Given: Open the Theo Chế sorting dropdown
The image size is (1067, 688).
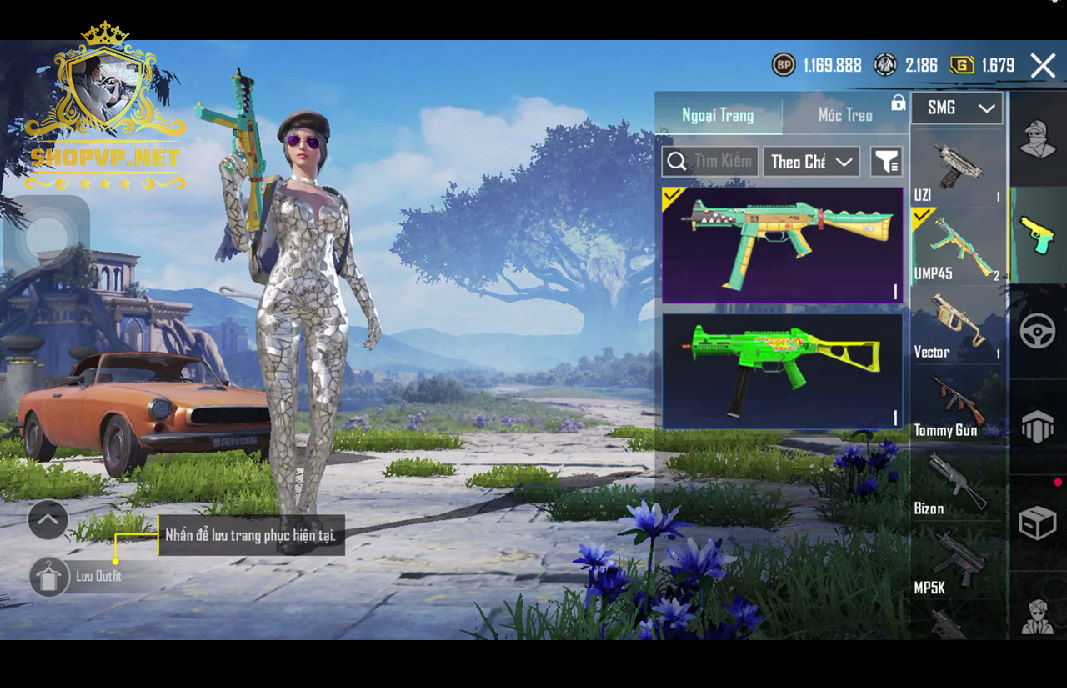Looking at the screenshot, I should point(811,161).
